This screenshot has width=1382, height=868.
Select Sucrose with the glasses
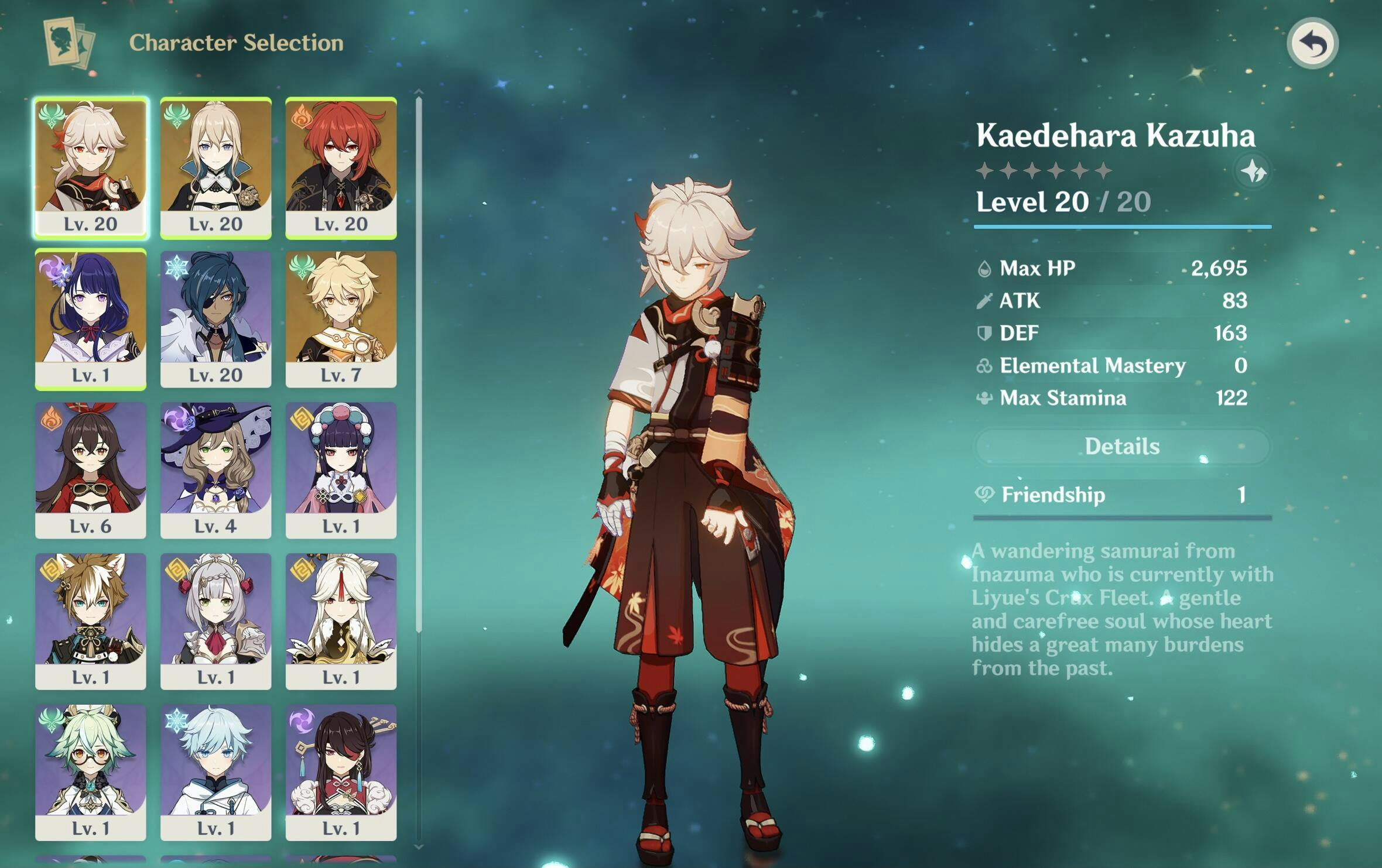pos(91,772)
